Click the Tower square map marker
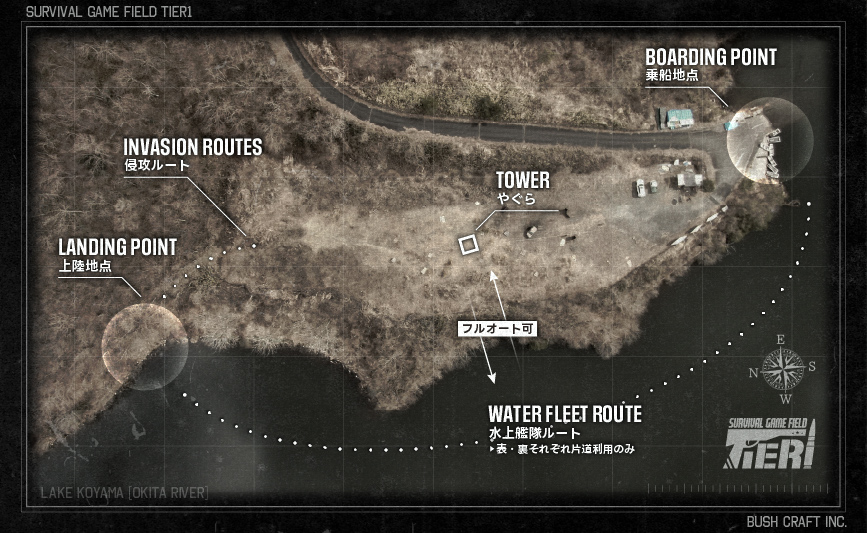The image size is (867, 533). point(468,244)
